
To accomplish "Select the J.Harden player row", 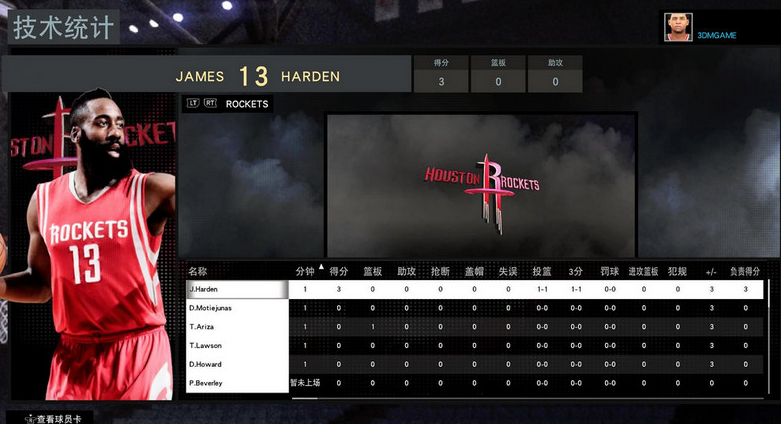I will [x=237, y=289].
